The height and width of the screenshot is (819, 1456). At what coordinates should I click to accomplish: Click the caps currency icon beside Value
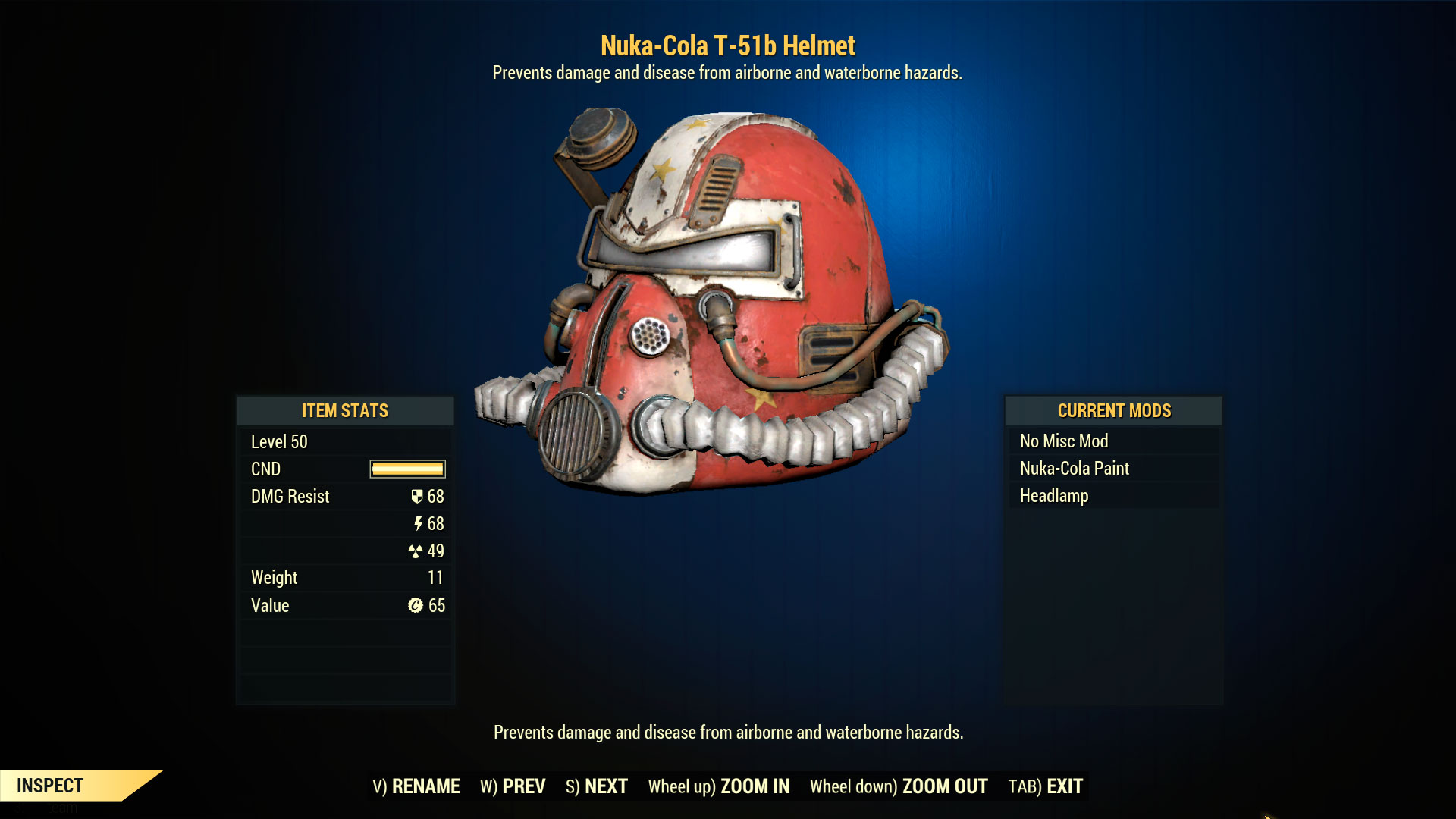(414, 605)
